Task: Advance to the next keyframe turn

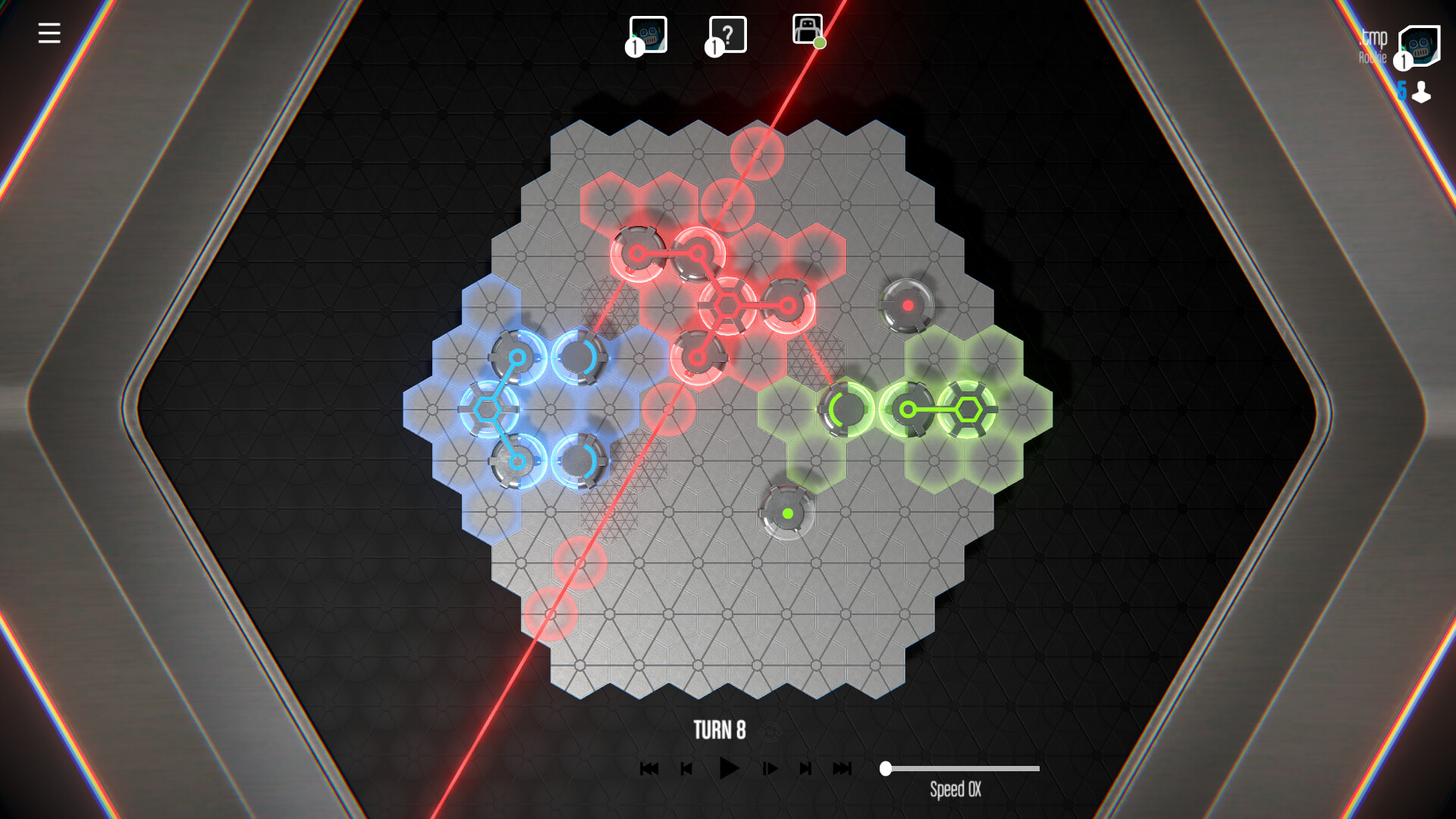Action: 806,767
